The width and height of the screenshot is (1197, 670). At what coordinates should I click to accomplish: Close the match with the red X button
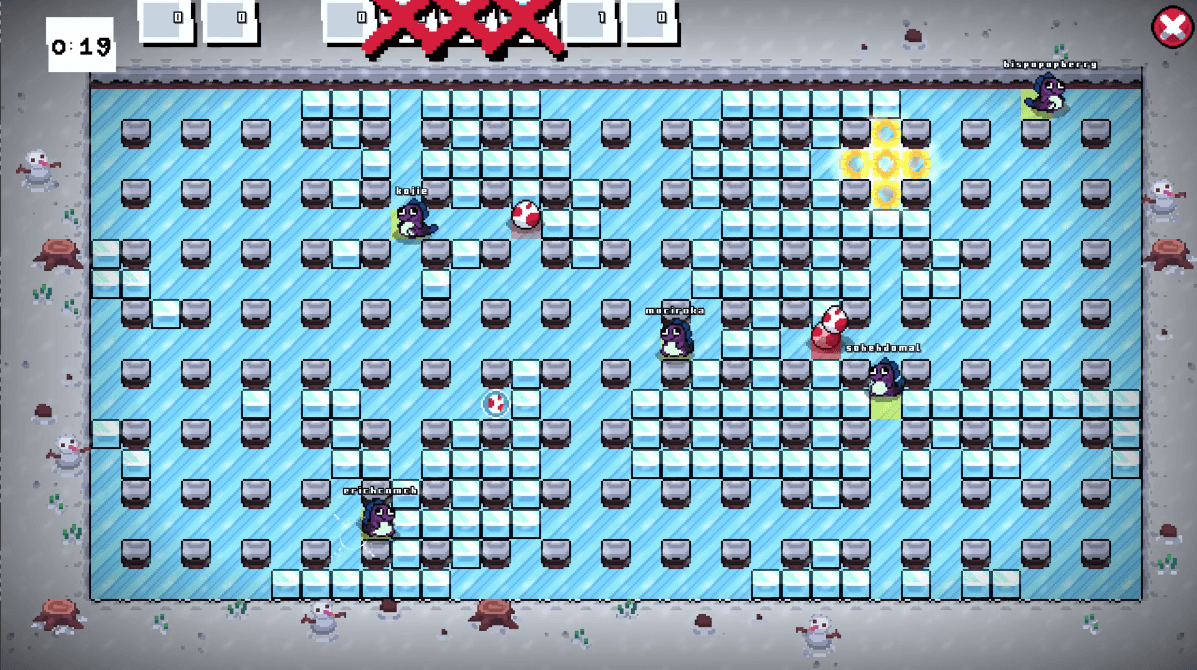click(1170, 27)
